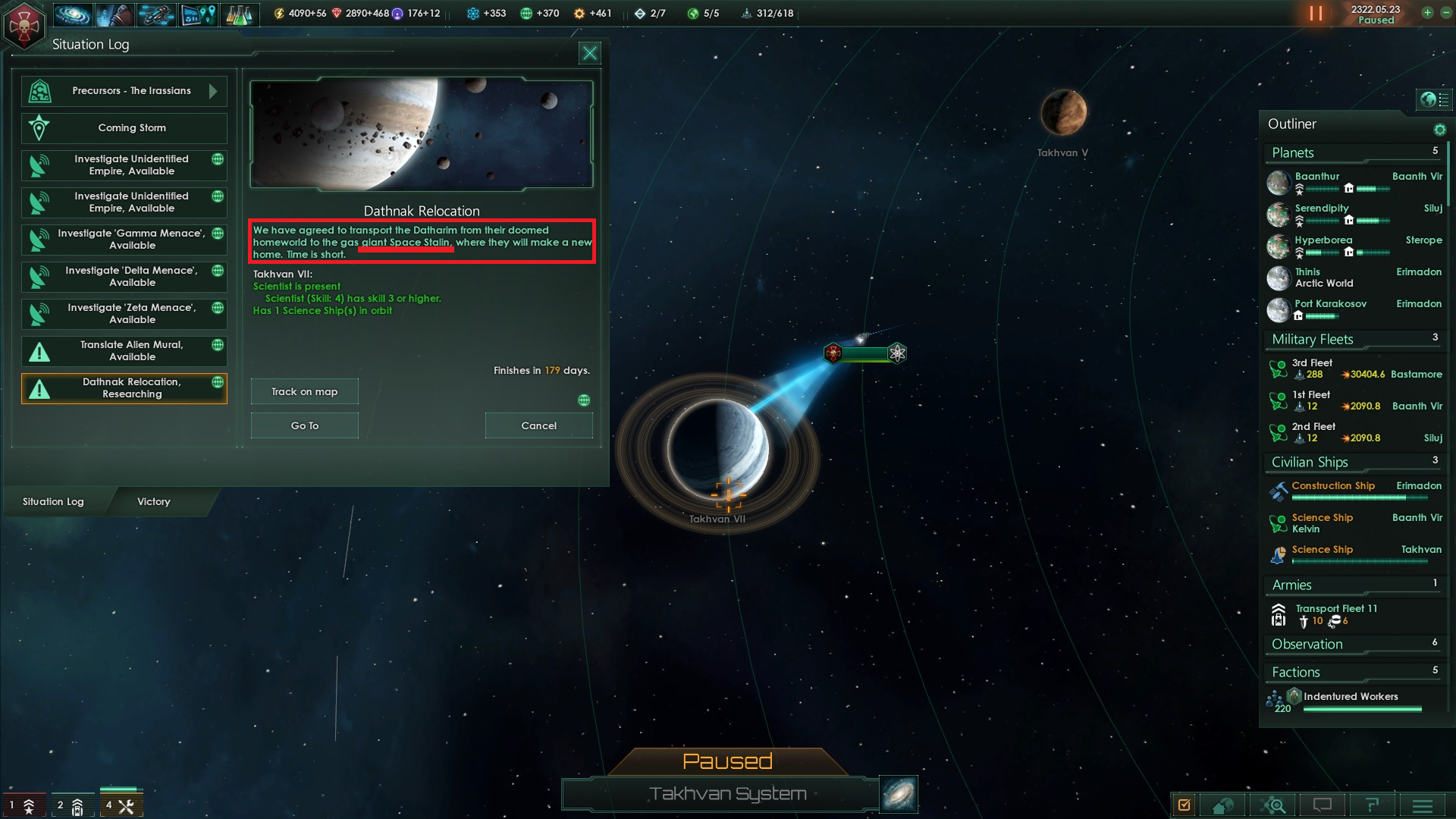Close the Situation Log window

(x=589, y=53)
